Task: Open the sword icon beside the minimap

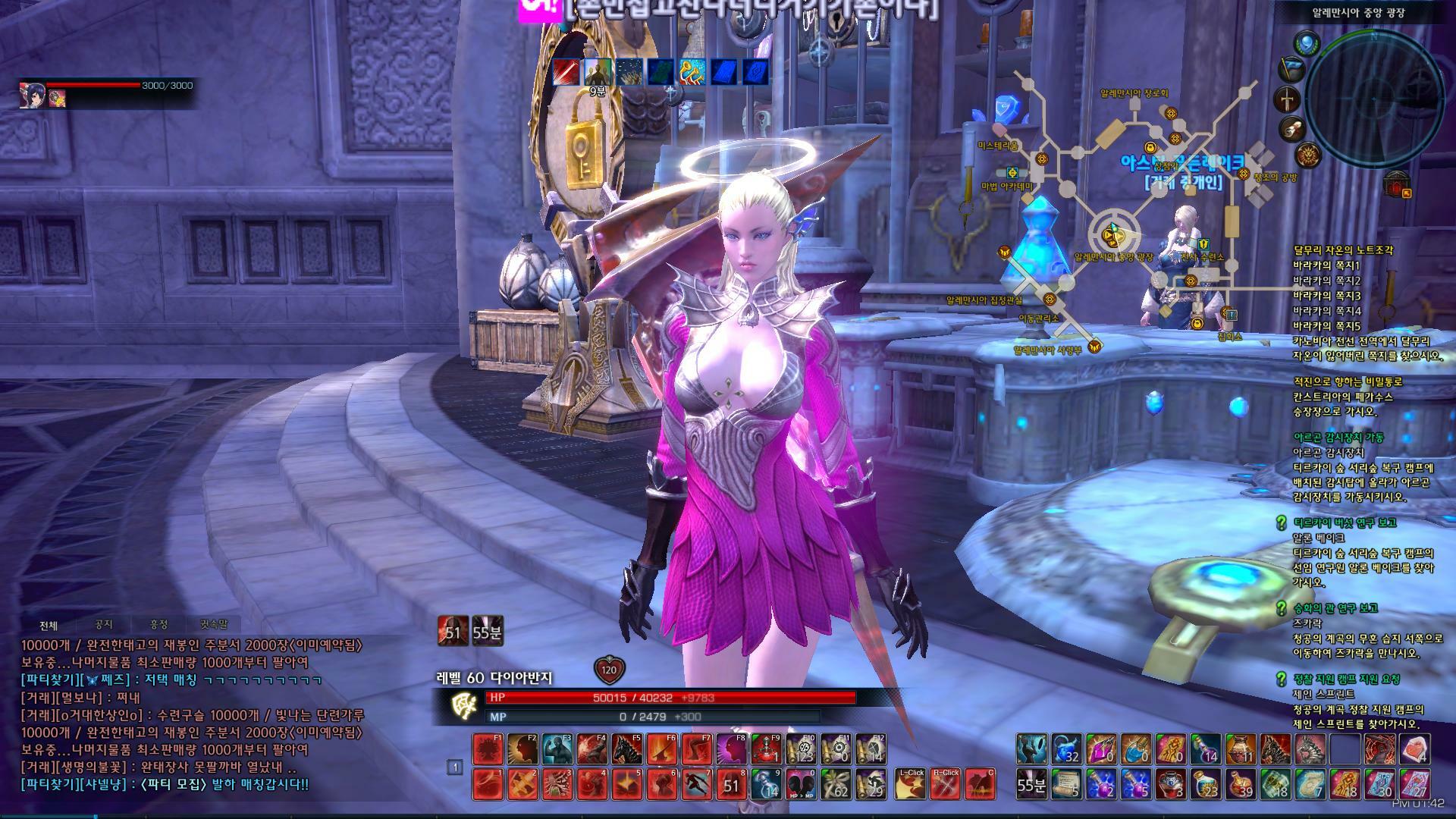Action: pos(1288,99)
